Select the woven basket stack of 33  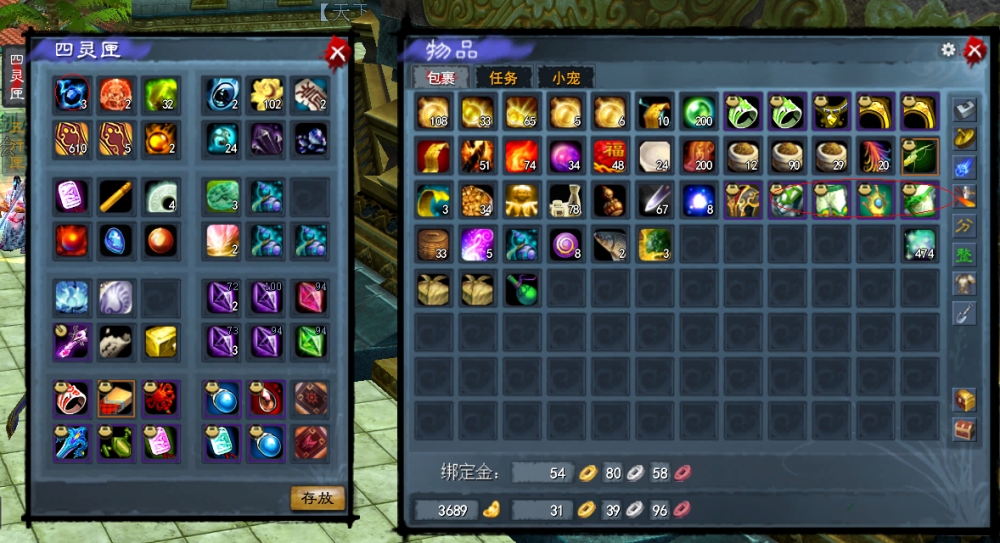(x=434, y=243)
